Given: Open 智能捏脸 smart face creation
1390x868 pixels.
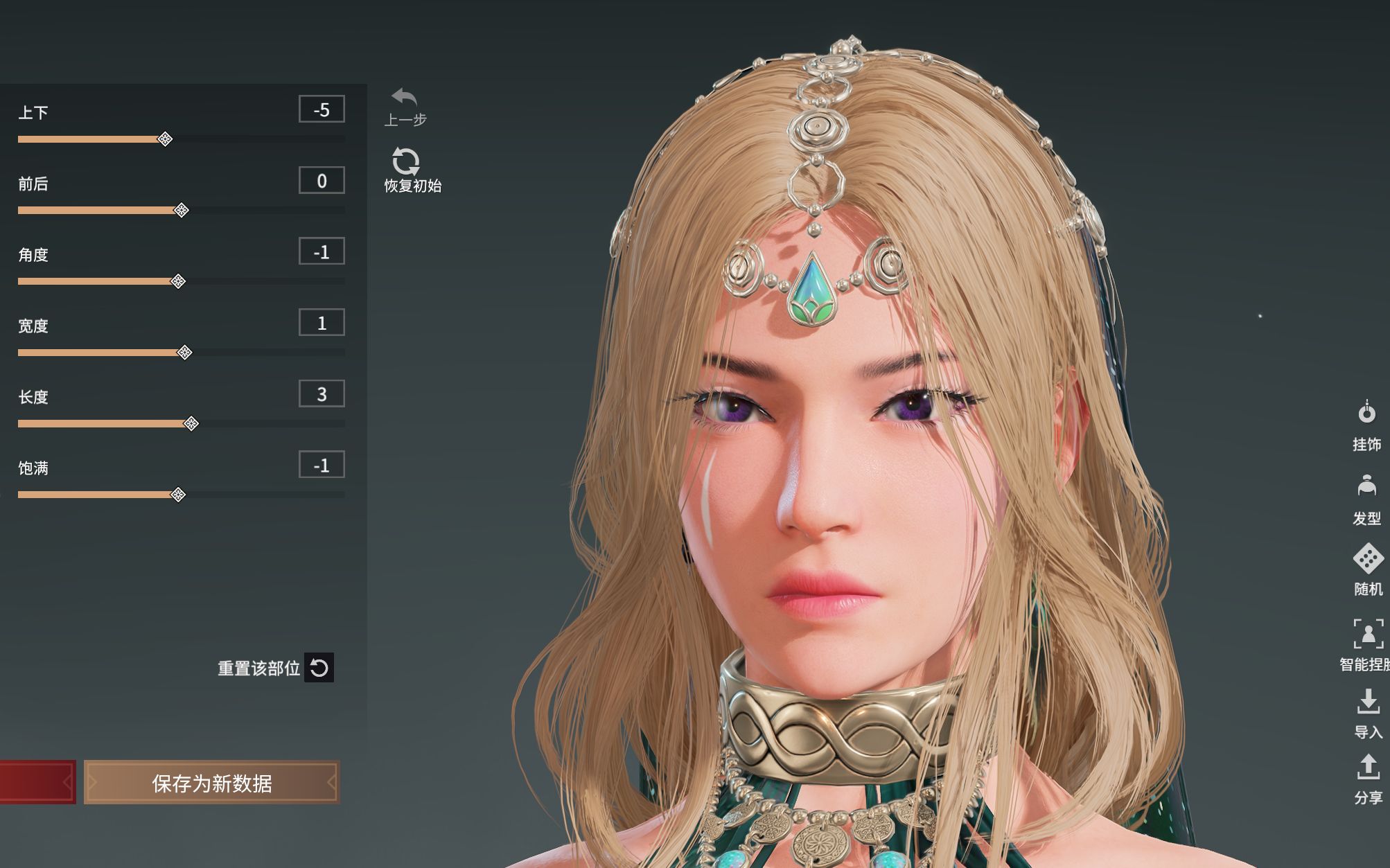Looking at the screenshot, I should pyautogui.click(x=1368, y=634).
